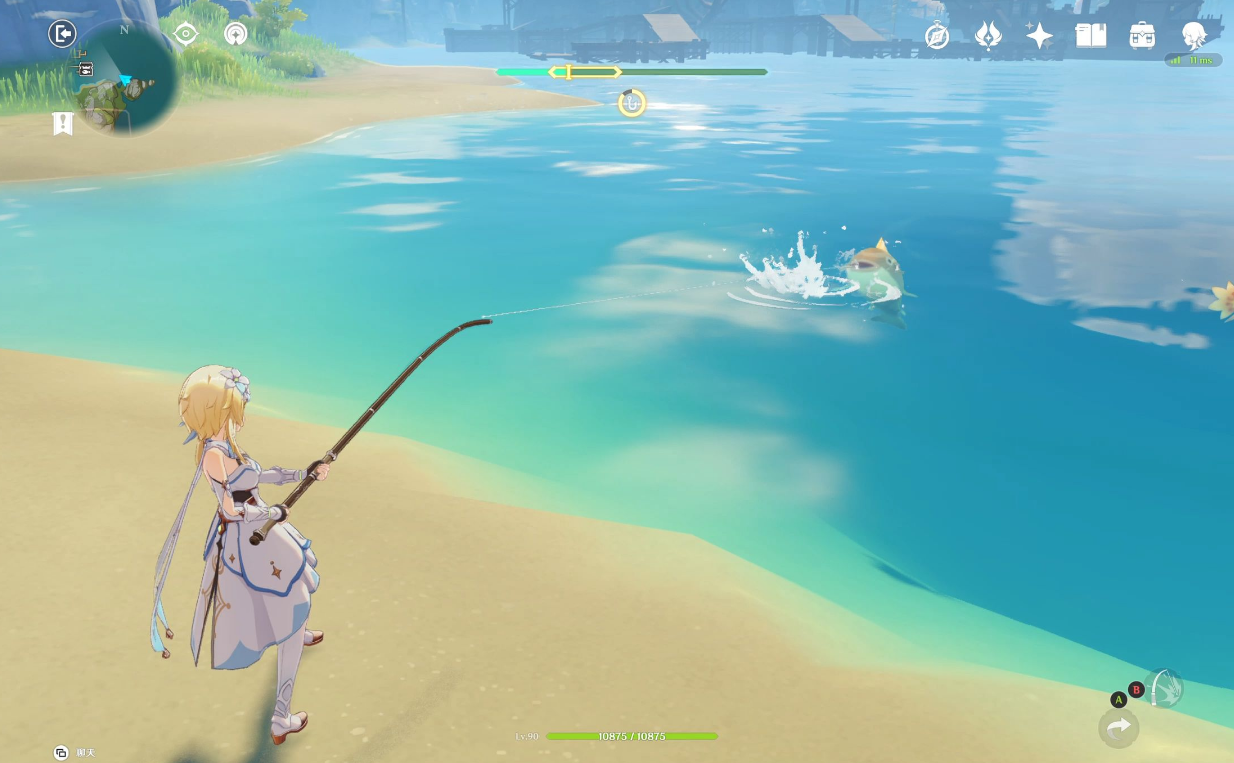Click the eye-shaped icon beside the minimap
Viewport: 1234px width, 763px height.
point(186,34)
